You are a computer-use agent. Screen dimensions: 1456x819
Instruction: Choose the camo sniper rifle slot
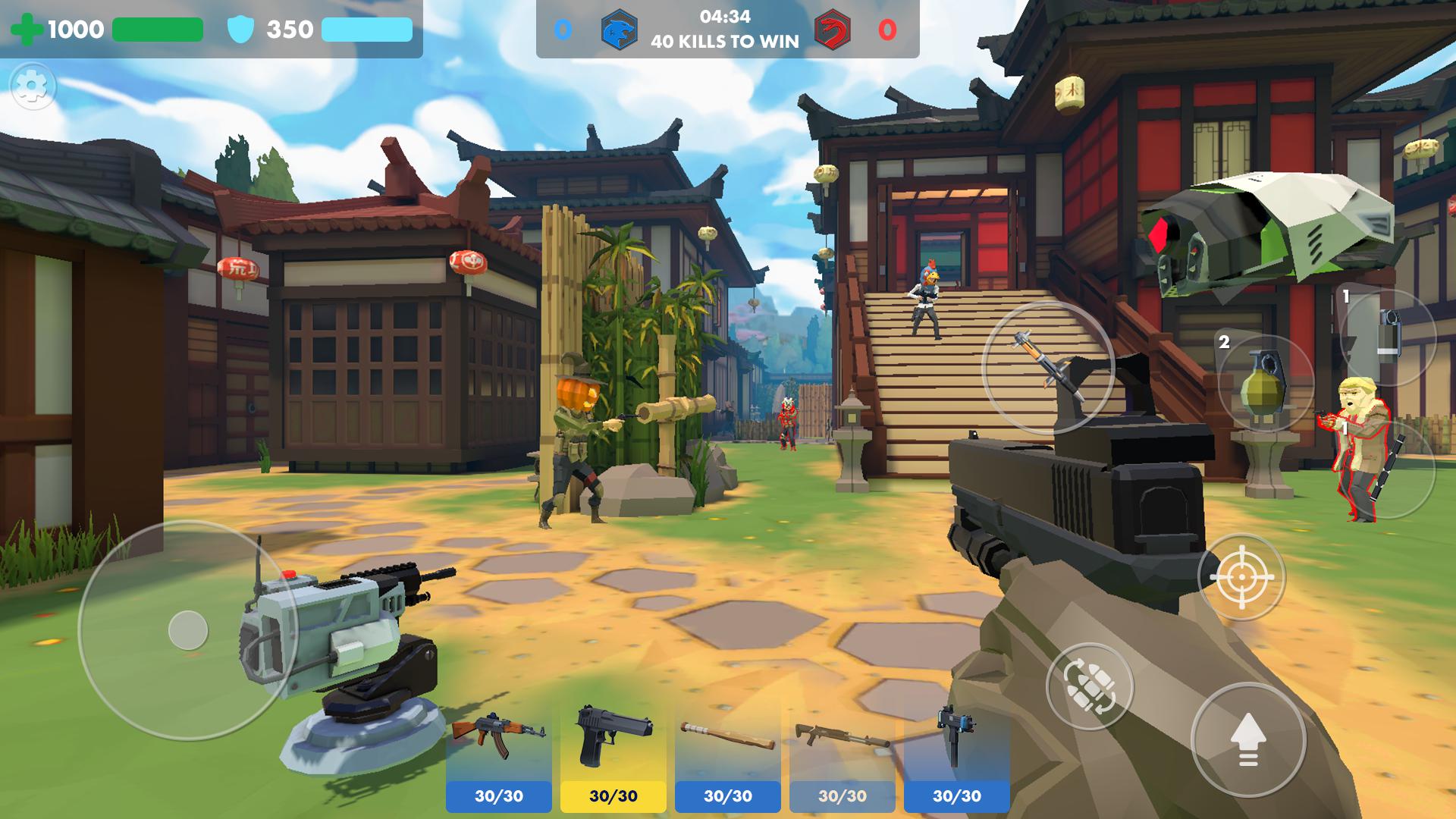pos(842,755)
